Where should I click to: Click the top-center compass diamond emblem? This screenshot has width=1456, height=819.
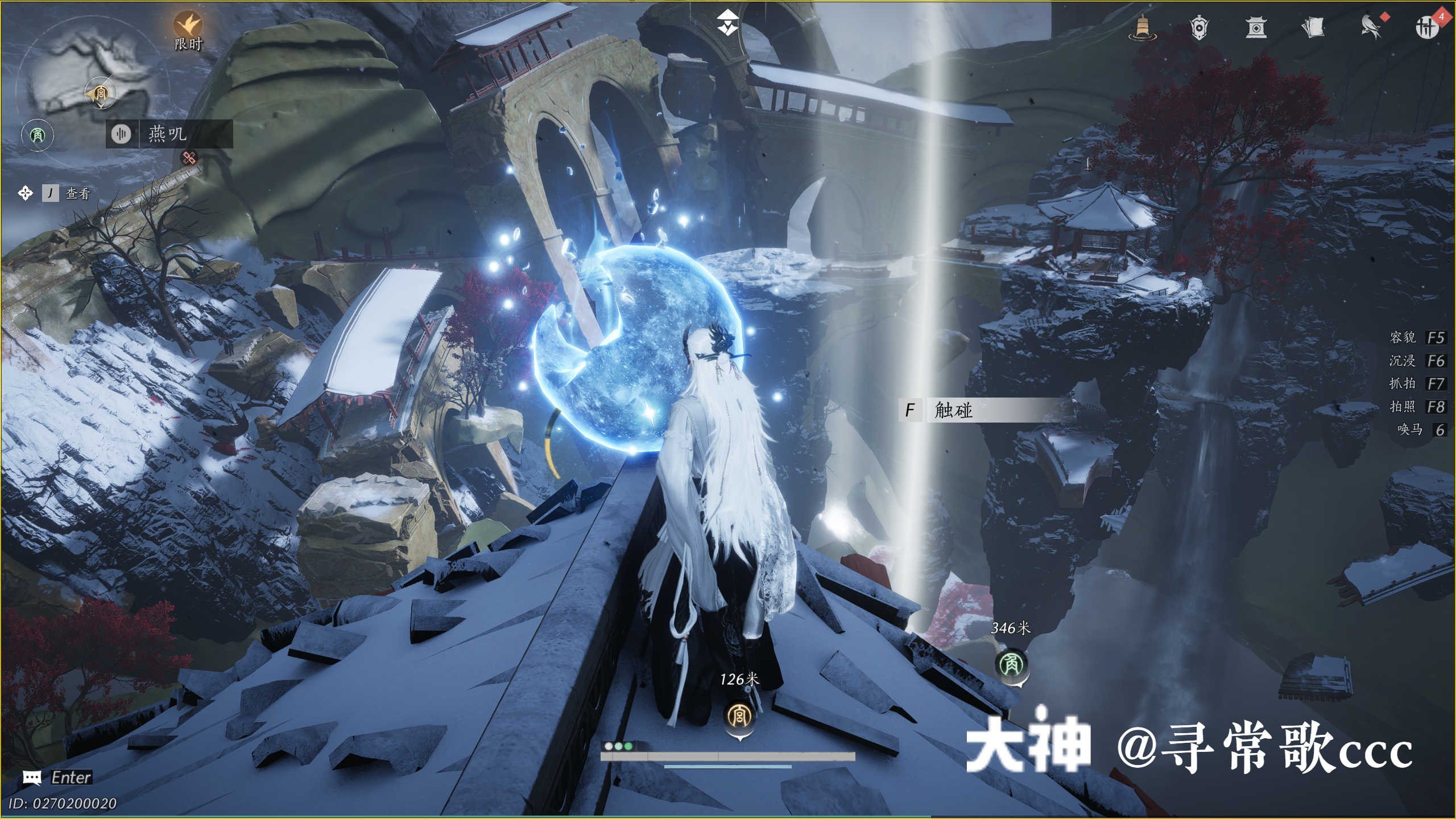(727, 23)
